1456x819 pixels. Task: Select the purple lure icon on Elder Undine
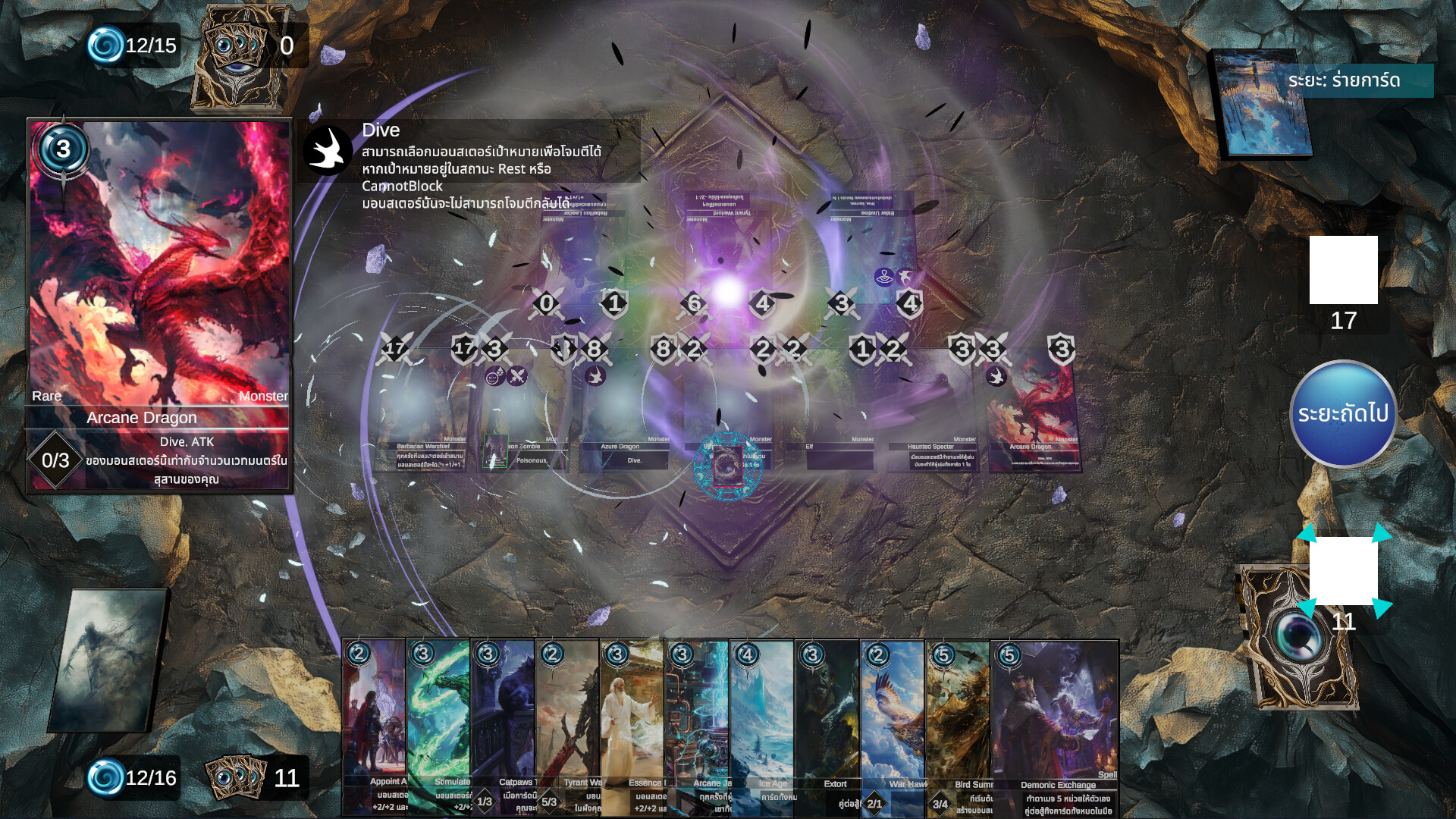[x=884, y=278]
